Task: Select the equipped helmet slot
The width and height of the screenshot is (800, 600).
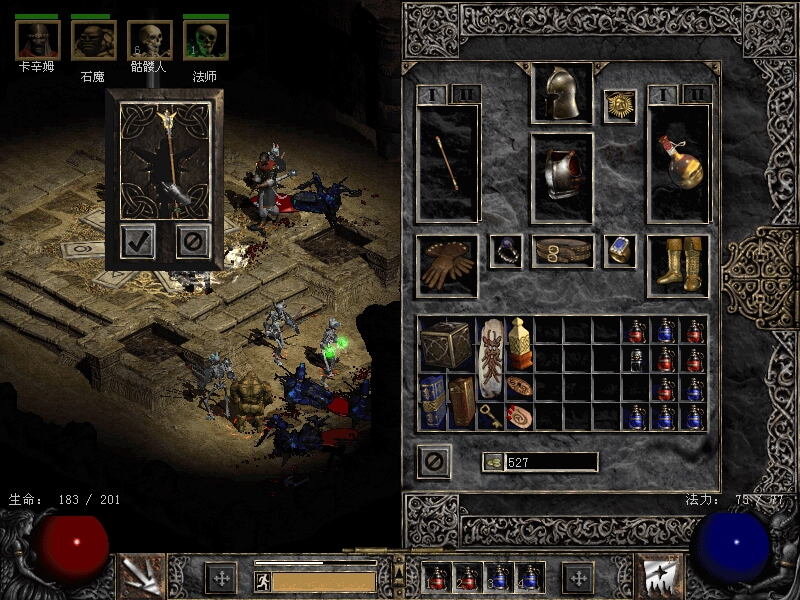Action: click(561, 94)
